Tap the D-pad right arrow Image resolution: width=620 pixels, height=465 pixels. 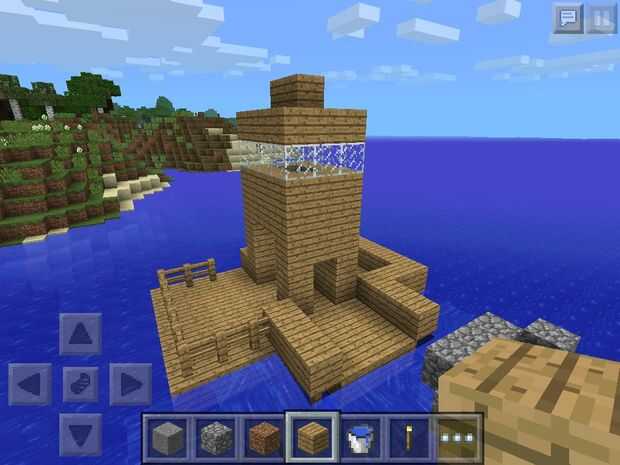coord(129,383)
